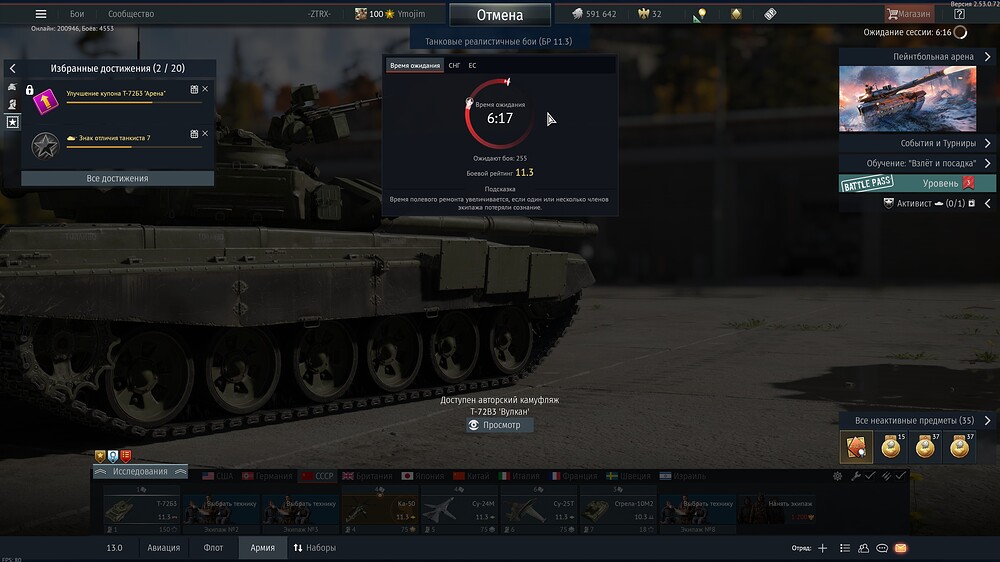The image size is (1000, 562).
Task: Remove T-72B3 Арена coupon from favorites
Action: tap(205, 89)
